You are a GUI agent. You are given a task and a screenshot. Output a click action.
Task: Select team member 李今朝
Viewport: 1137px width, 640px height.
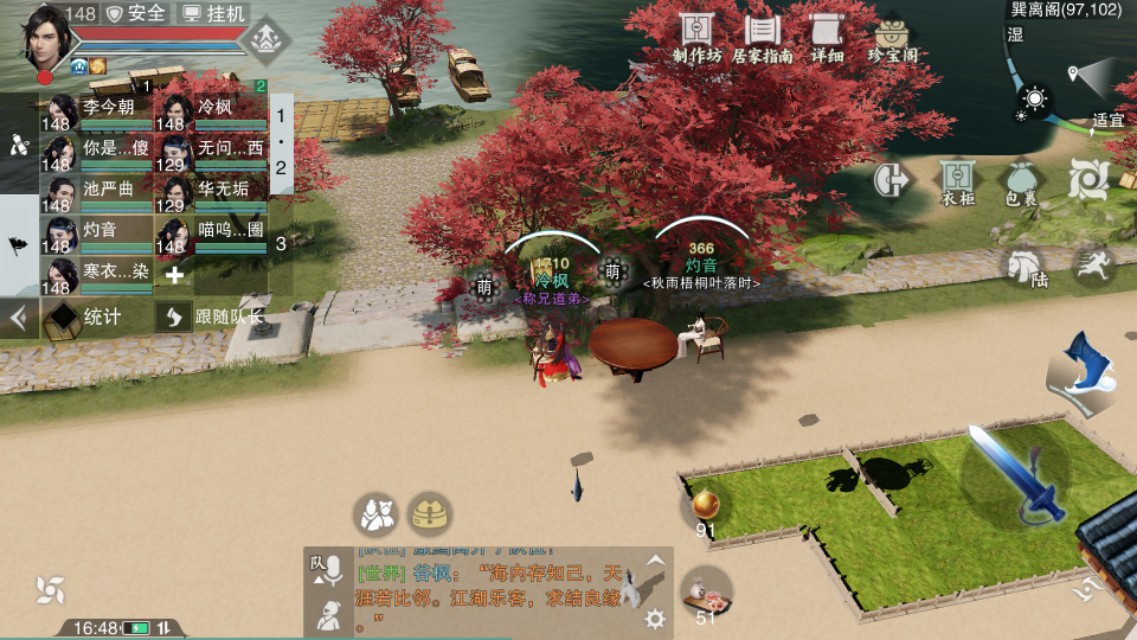click(x=97, y=113)
